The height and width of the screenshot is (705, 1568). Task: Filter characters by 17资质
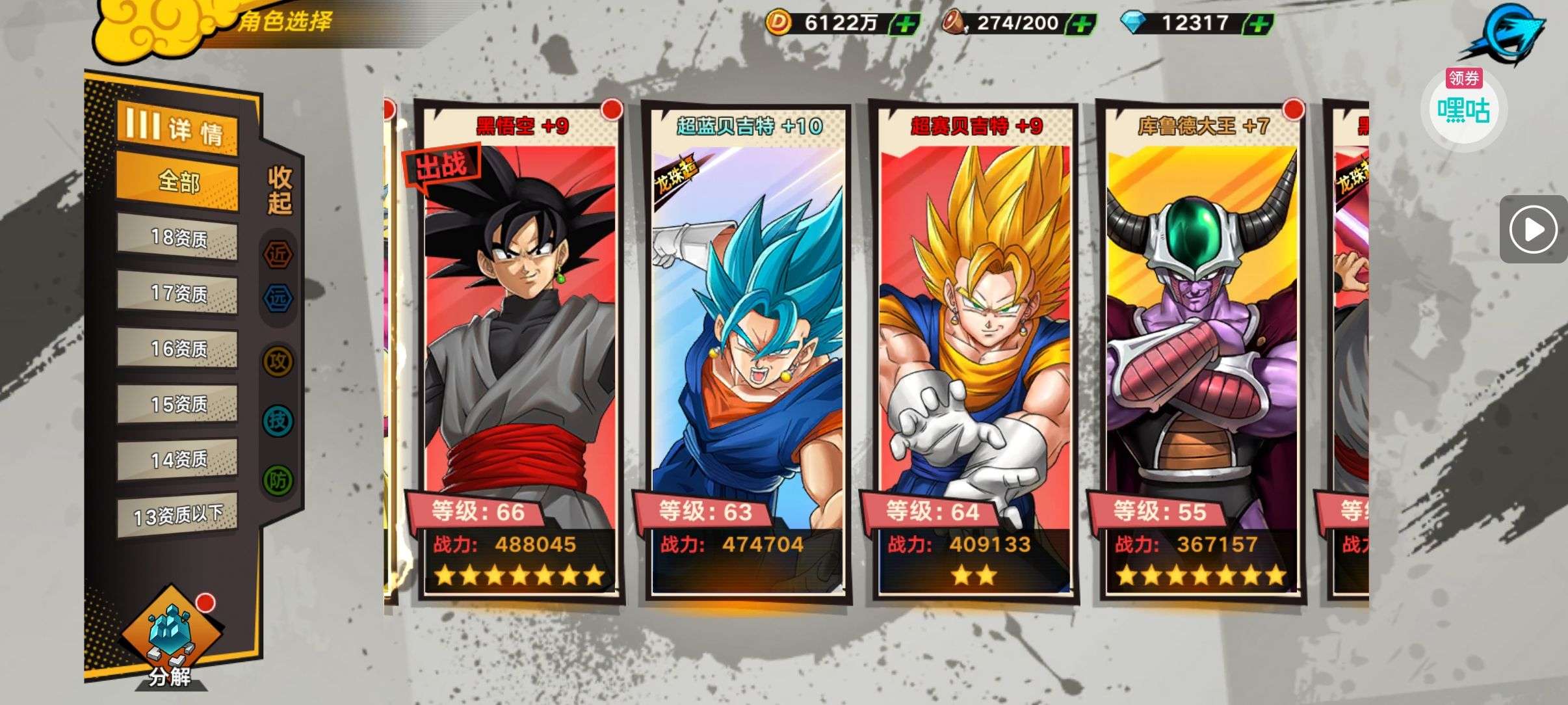coord(178,293)
